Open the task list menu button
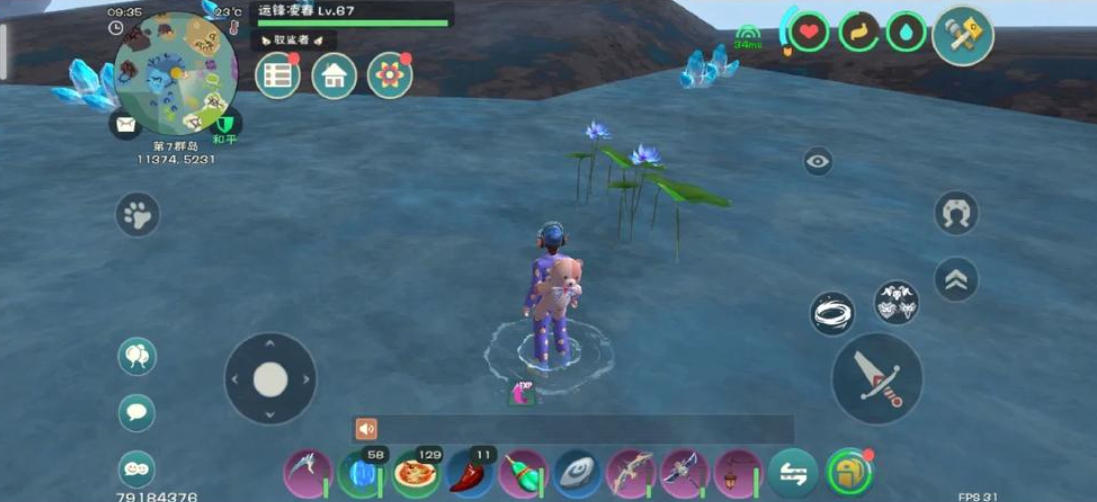 click(278, 76)
